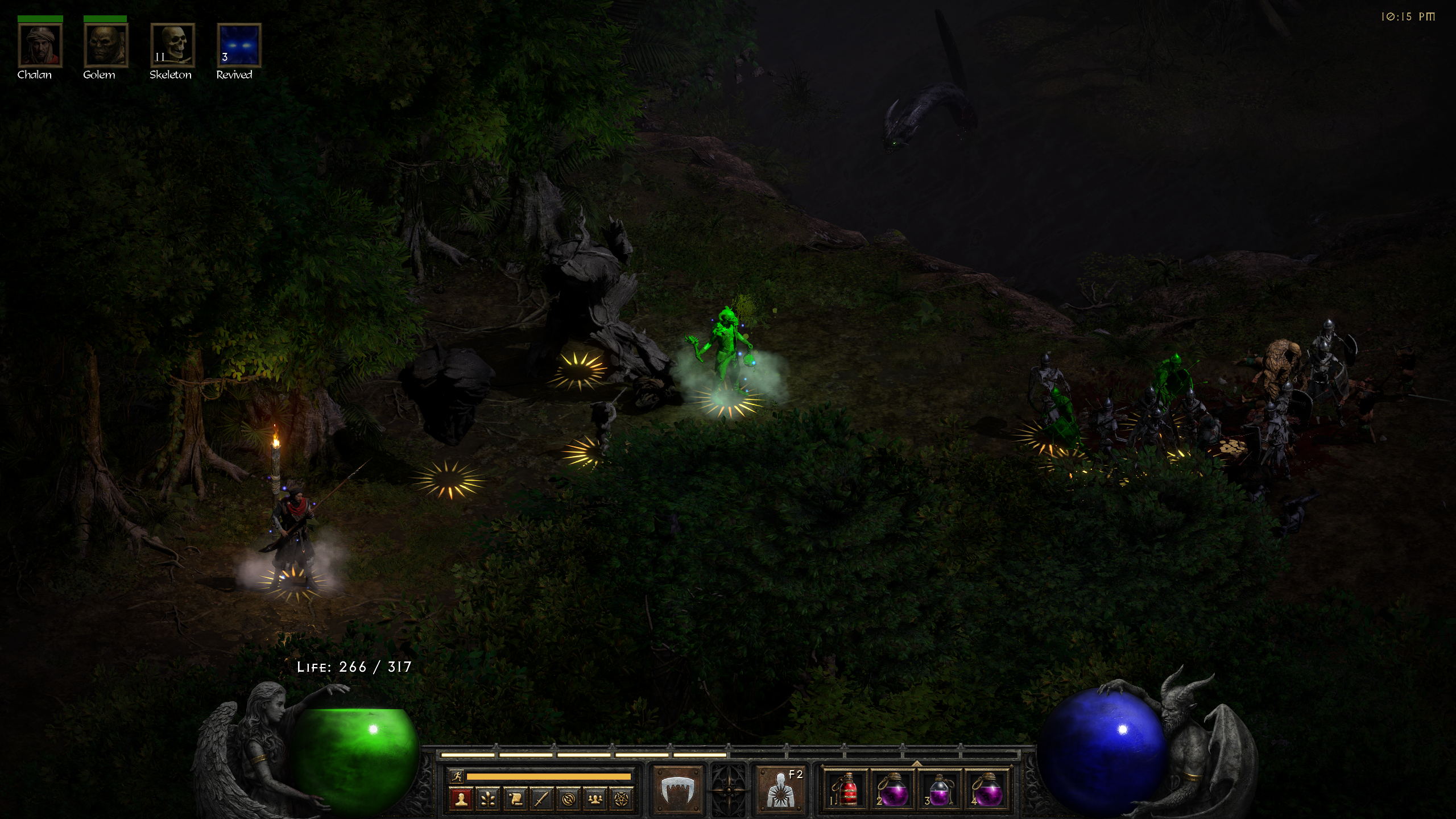This screenshot has height=819, width=1456.
Task: Use the red healing potion in belt slot 1
Action: click(x=847, y=789)
